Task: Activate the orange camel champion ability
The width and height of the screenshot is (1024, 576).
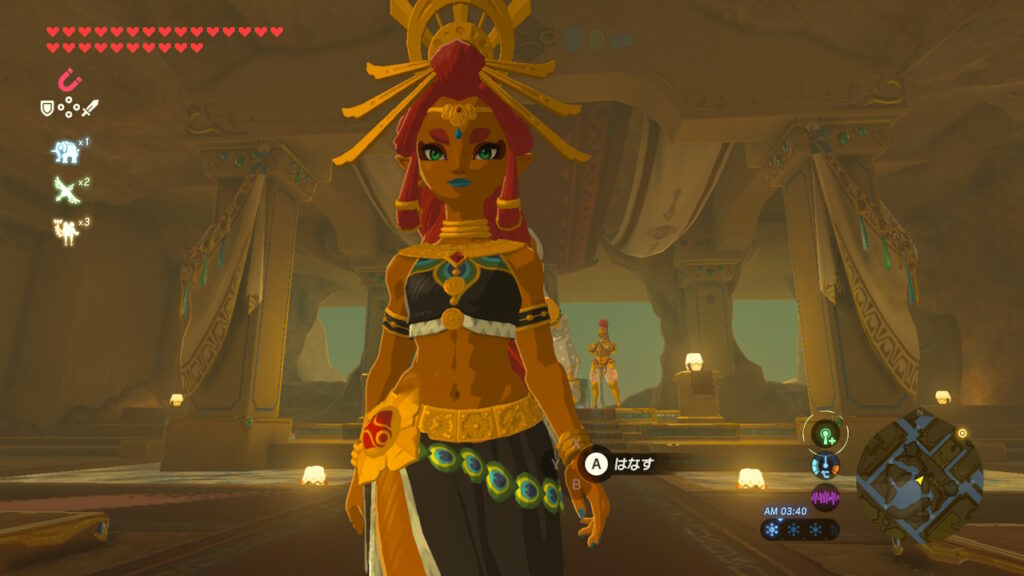Action: [66, 229]
